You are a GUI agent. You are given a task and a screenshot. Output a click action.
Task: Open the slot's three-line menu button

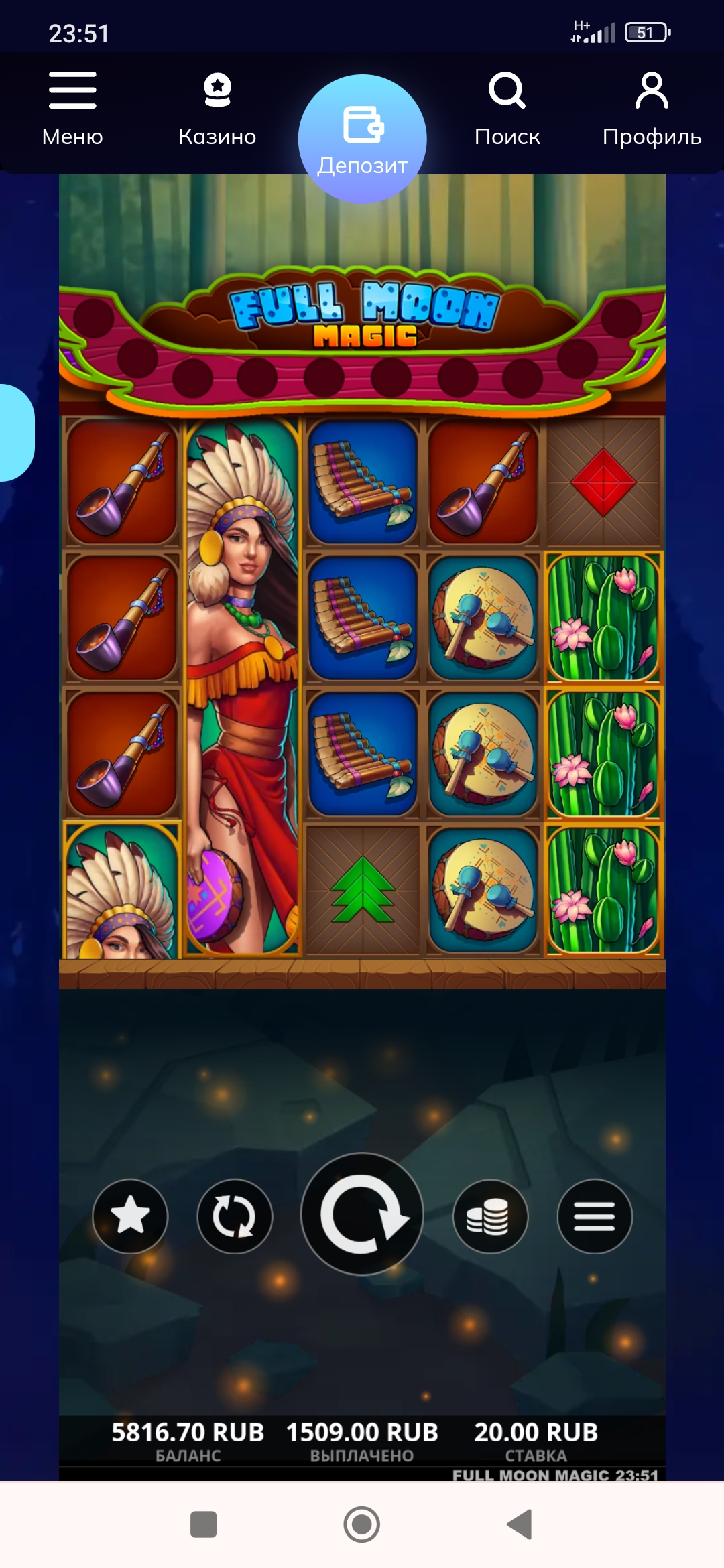click(595, 1216)
